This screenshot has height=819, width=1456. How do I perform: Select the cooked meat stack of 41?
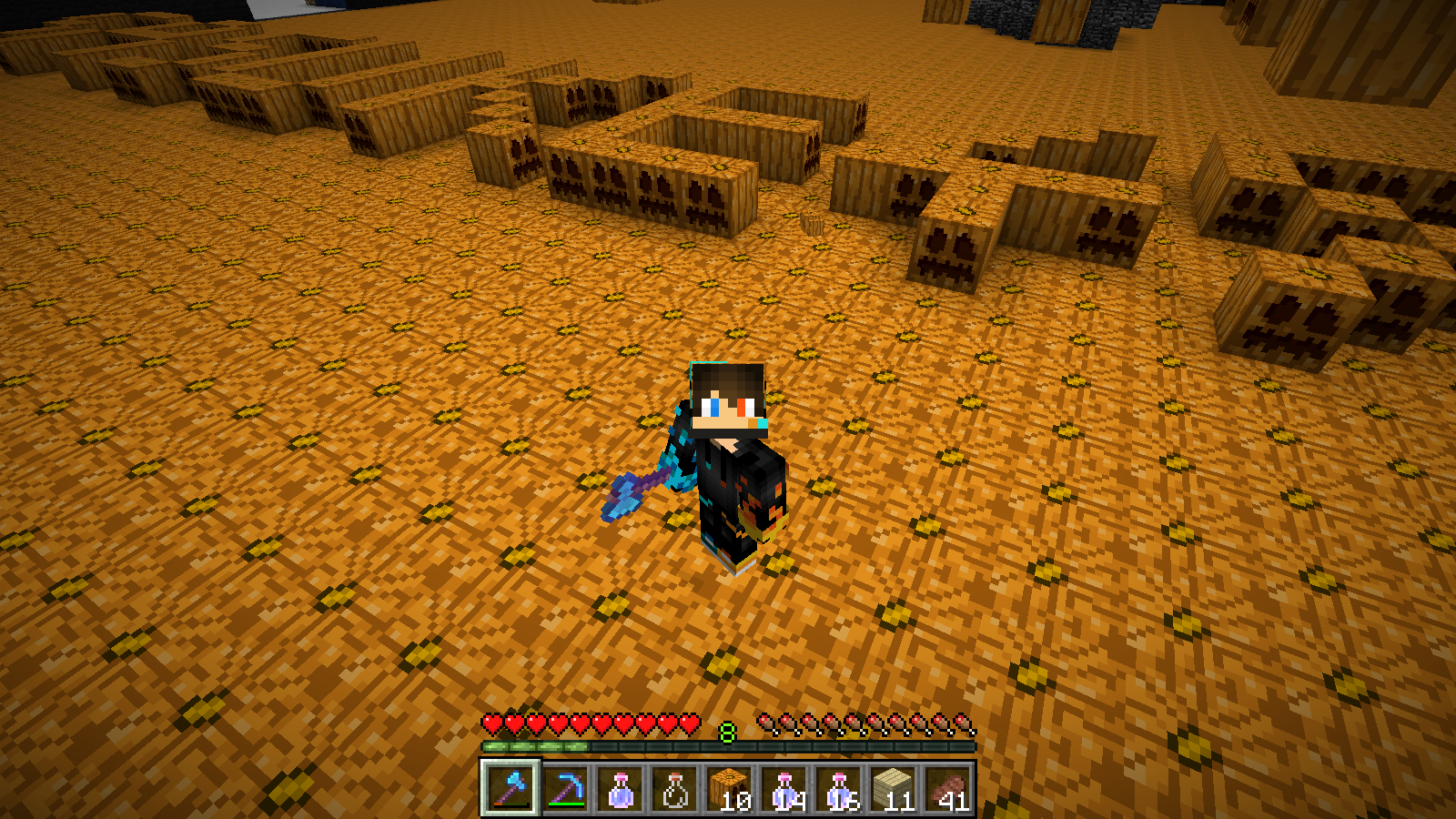tap(947, 788)
